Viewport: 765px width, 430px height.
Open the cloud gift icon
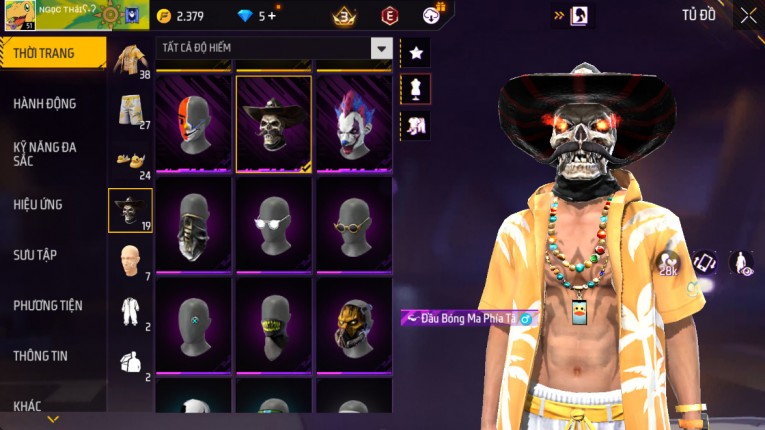[x=431, y=16]
